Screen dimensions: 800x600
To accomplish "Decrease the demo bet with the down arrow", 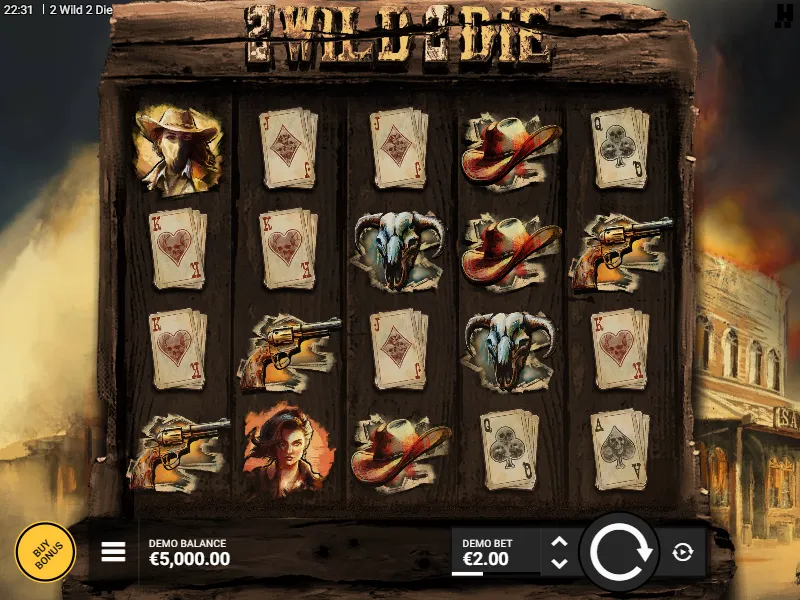I will pos(559,562).
